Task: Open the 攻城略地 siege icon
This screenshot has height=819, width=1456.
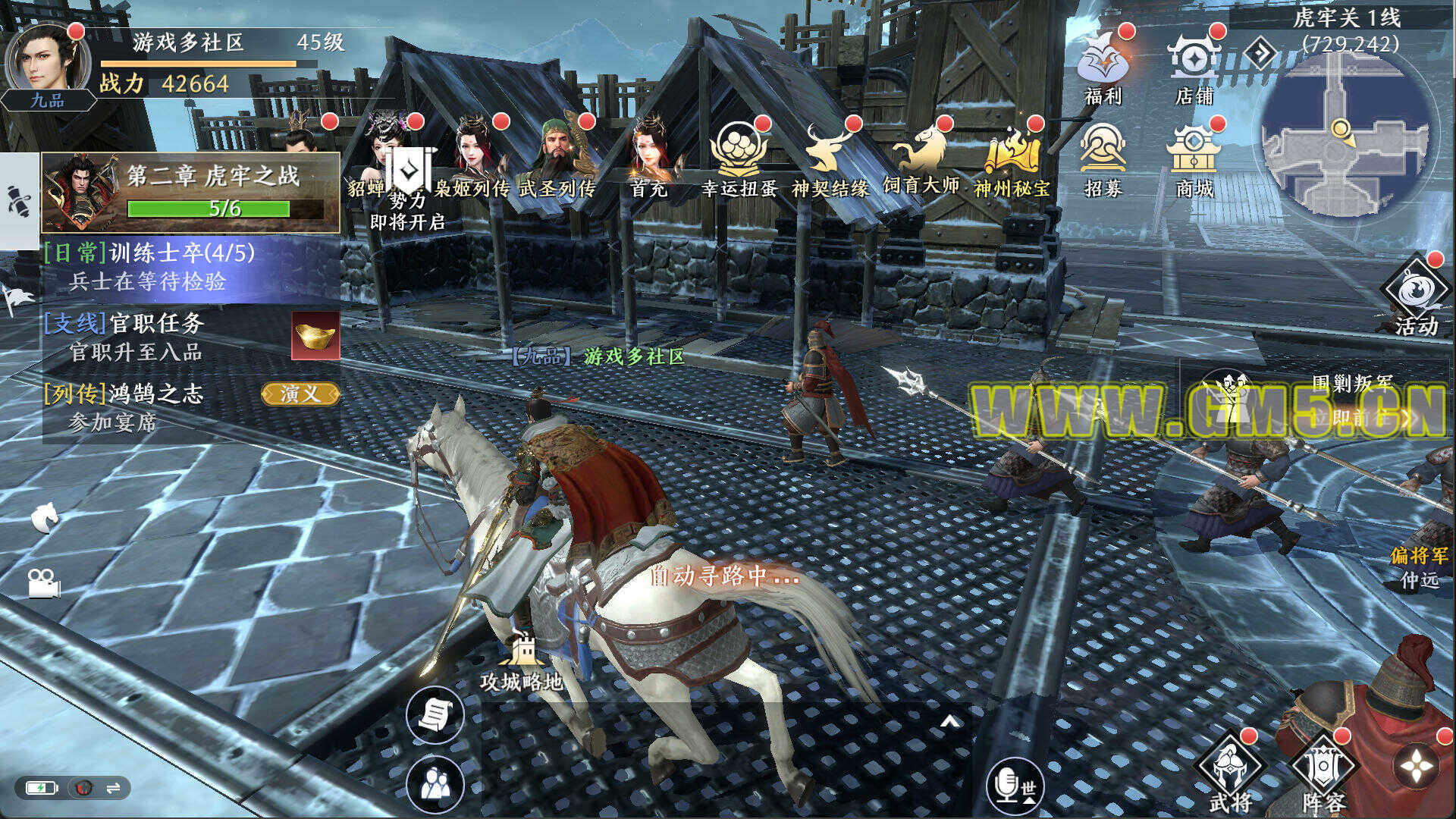Action: coord(522,660)
